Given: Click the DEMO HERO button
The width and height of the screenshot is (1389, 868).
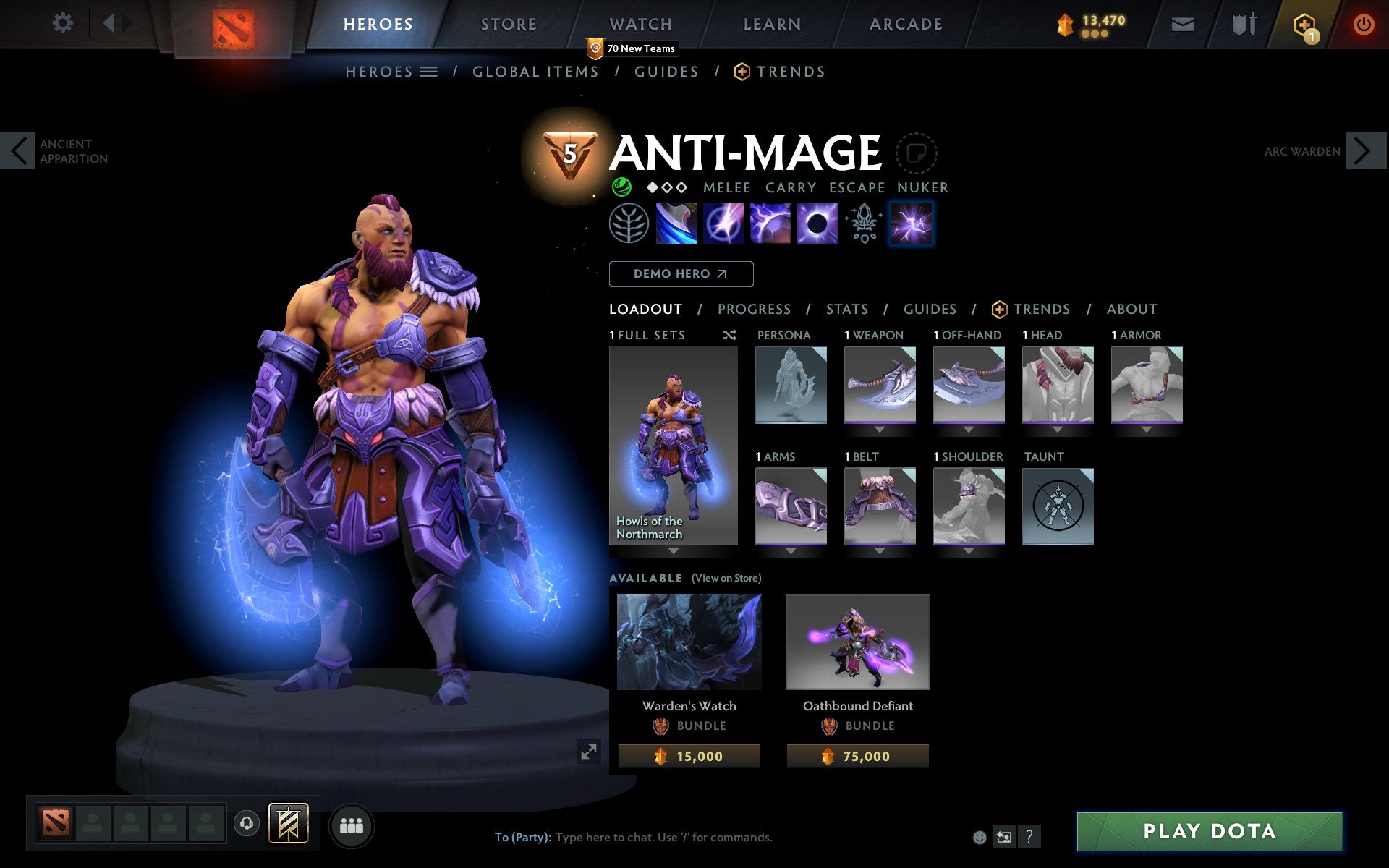Looking at the screenshot, I should point(681,274).
